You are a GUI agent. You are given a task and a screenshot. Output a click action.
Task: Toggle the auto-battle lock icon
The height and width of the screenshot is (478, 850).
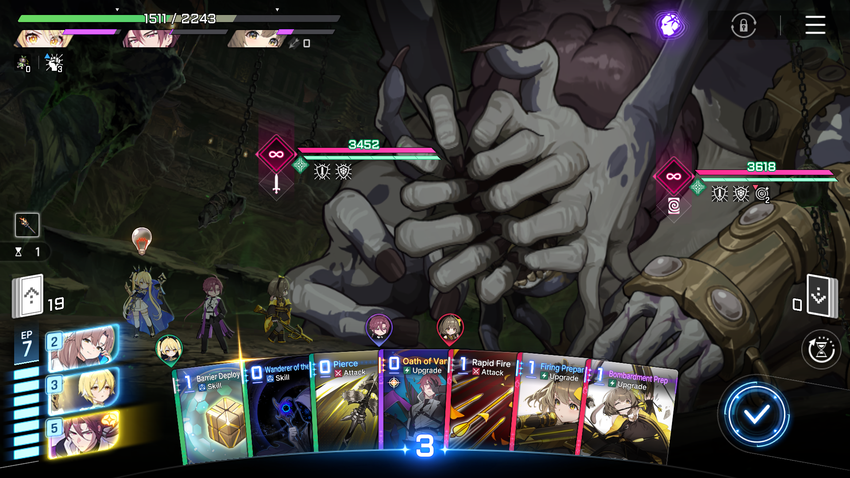pos(742,26)
